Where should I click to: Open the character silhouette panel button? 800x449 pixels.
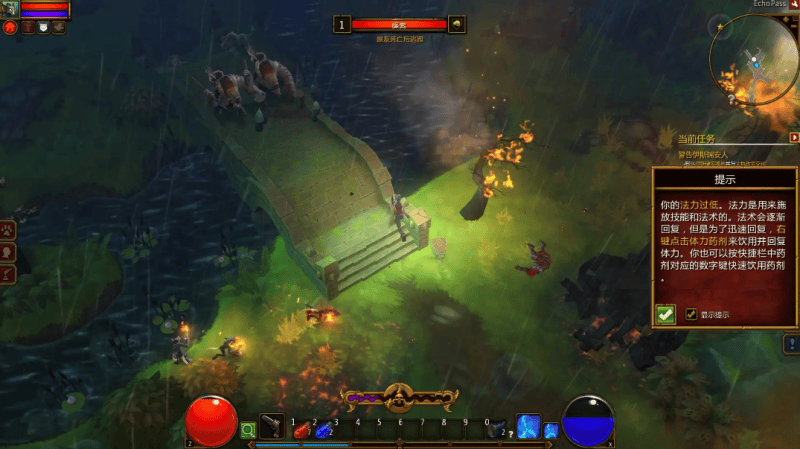pos(8,251)
